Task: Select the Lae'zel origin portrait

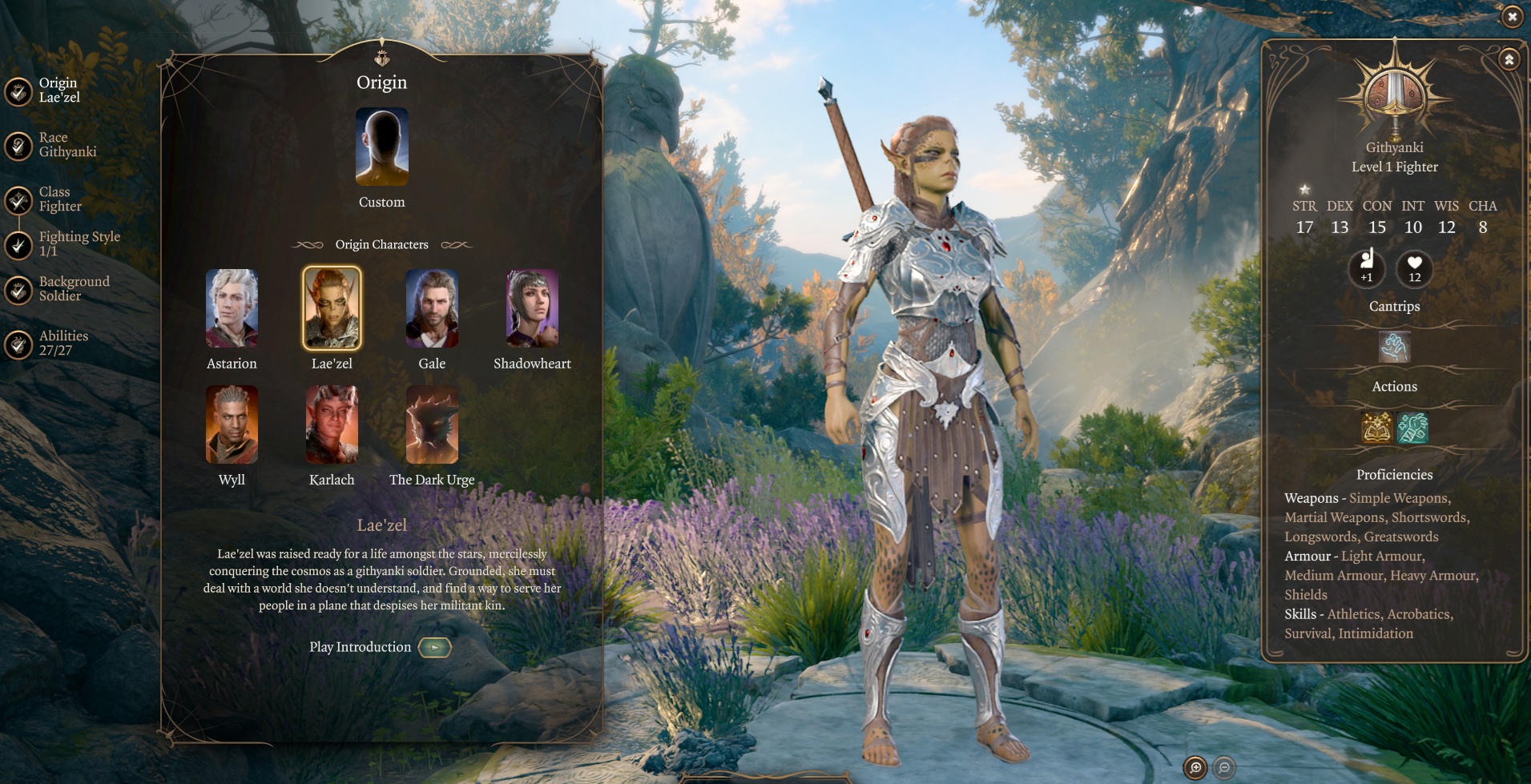Action: 332,308
